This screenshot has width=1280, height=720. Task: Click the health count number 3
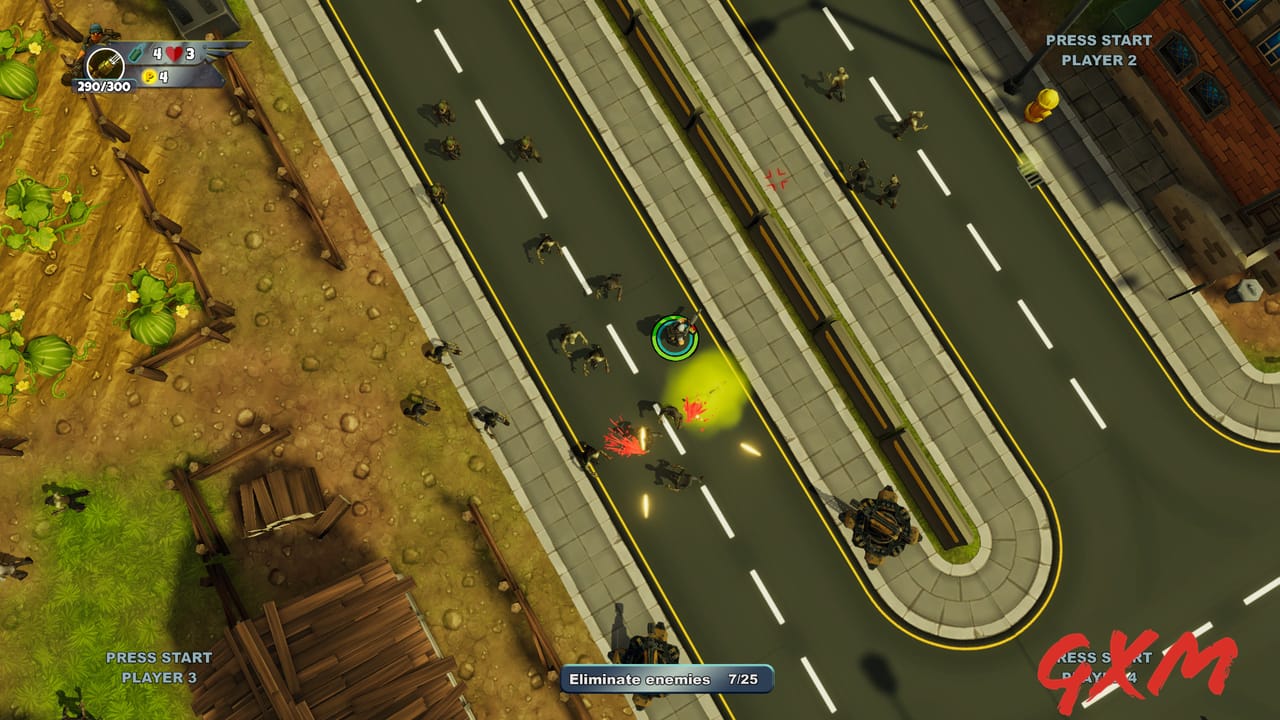click(x=191, y=54)
